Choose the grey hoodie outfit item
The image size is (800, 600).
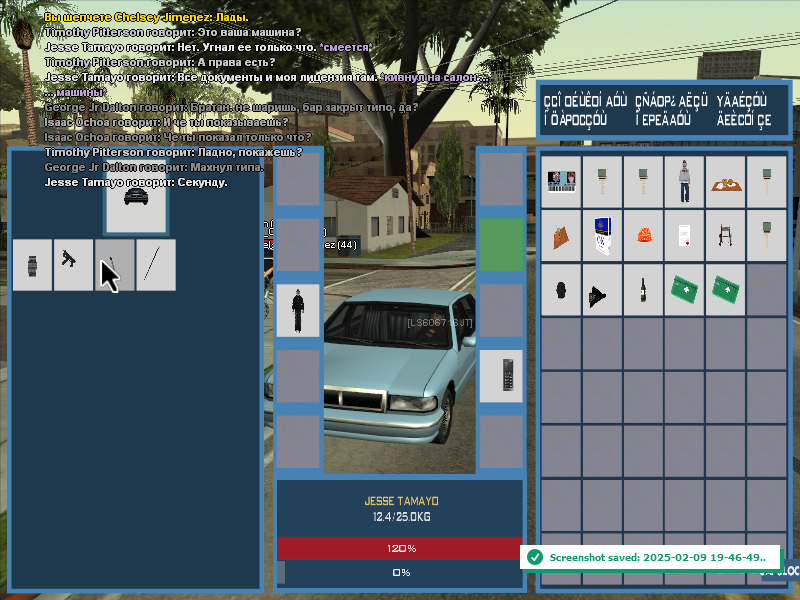[x=684, y=182]
